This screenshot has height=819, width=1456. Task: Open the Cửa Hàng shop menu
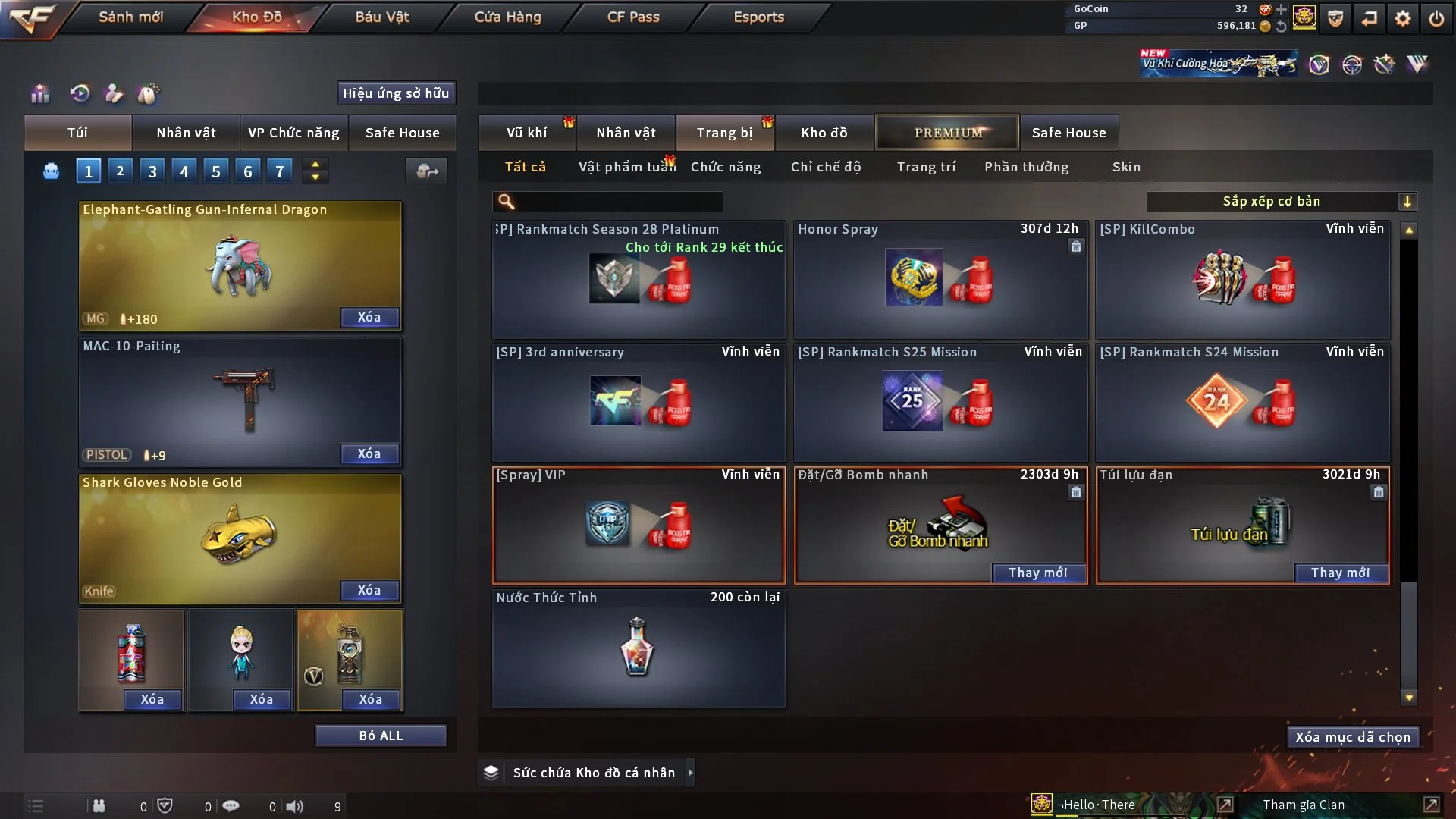pos(507,17)
